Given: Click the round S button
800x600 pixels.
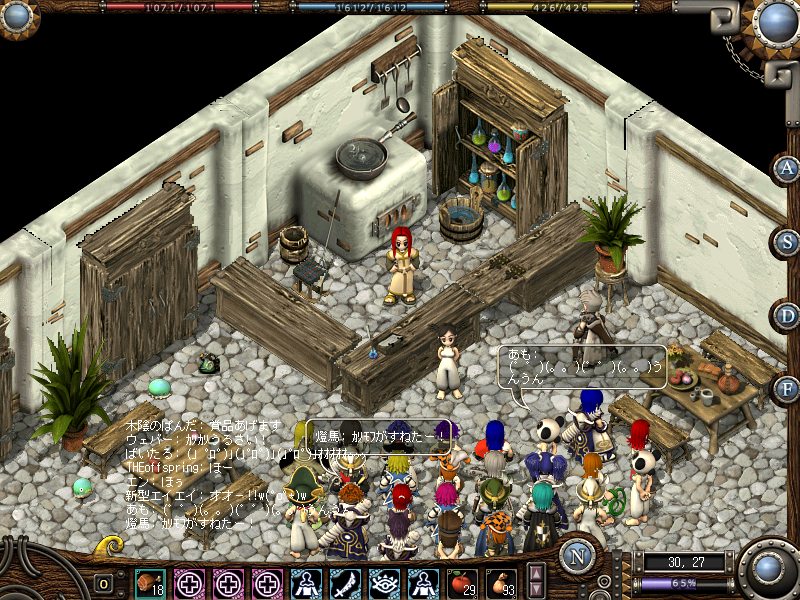Looking at the screenshot, I should click(x=788, y=242).
